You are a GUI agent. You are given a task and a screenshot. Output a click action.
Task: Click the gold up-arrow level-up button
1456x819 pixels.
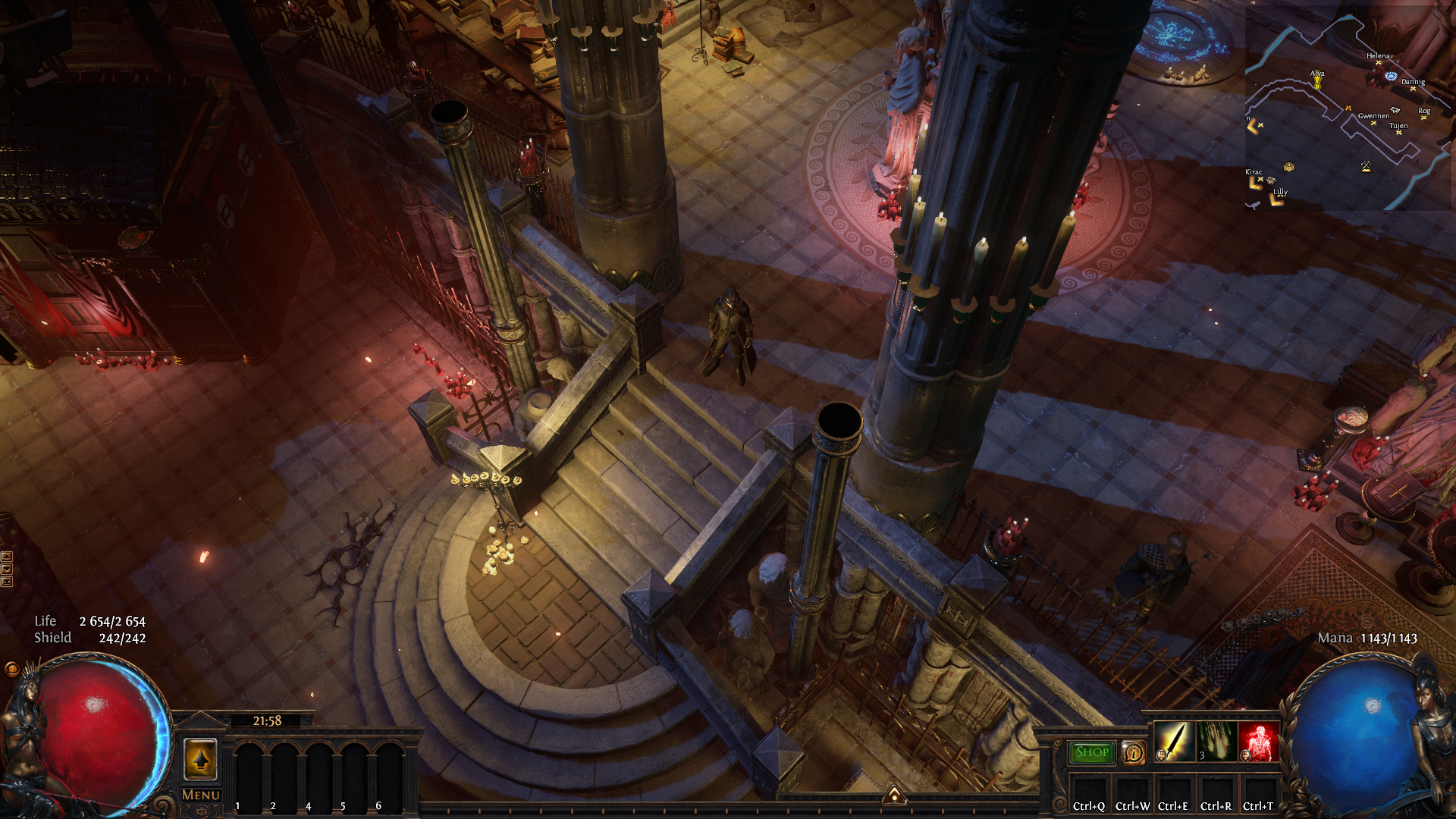tap(200, 758)
